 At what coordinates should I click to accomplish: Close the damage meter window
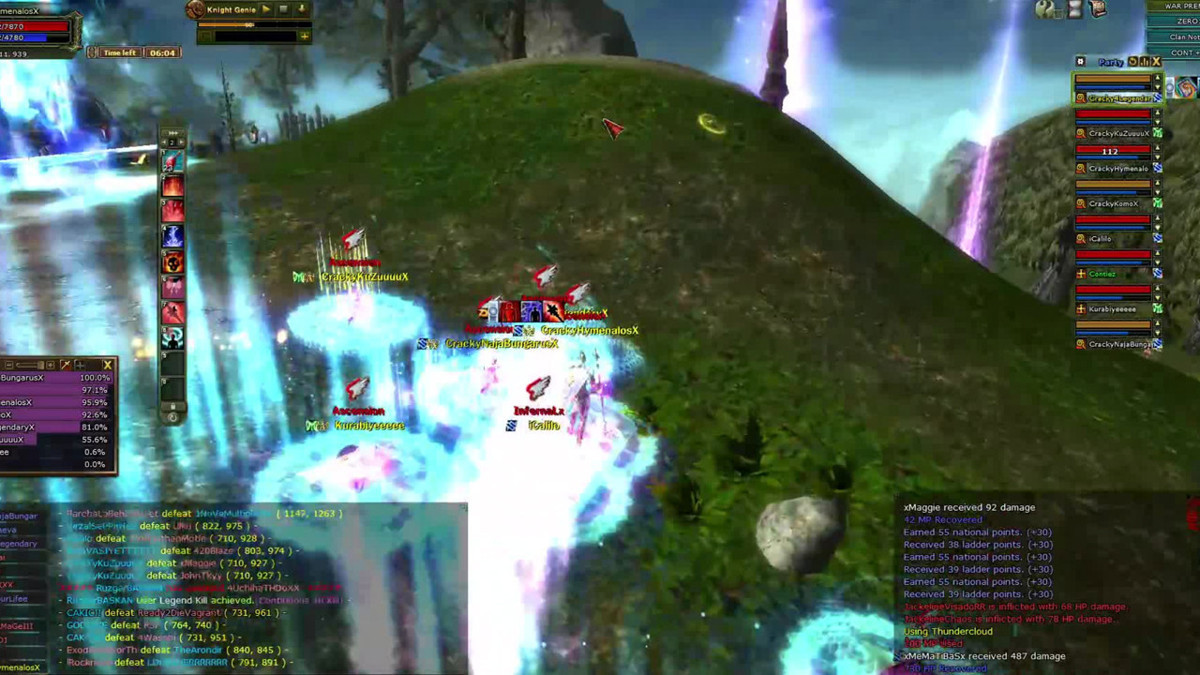pyautogui.click(x=107, y=365)
